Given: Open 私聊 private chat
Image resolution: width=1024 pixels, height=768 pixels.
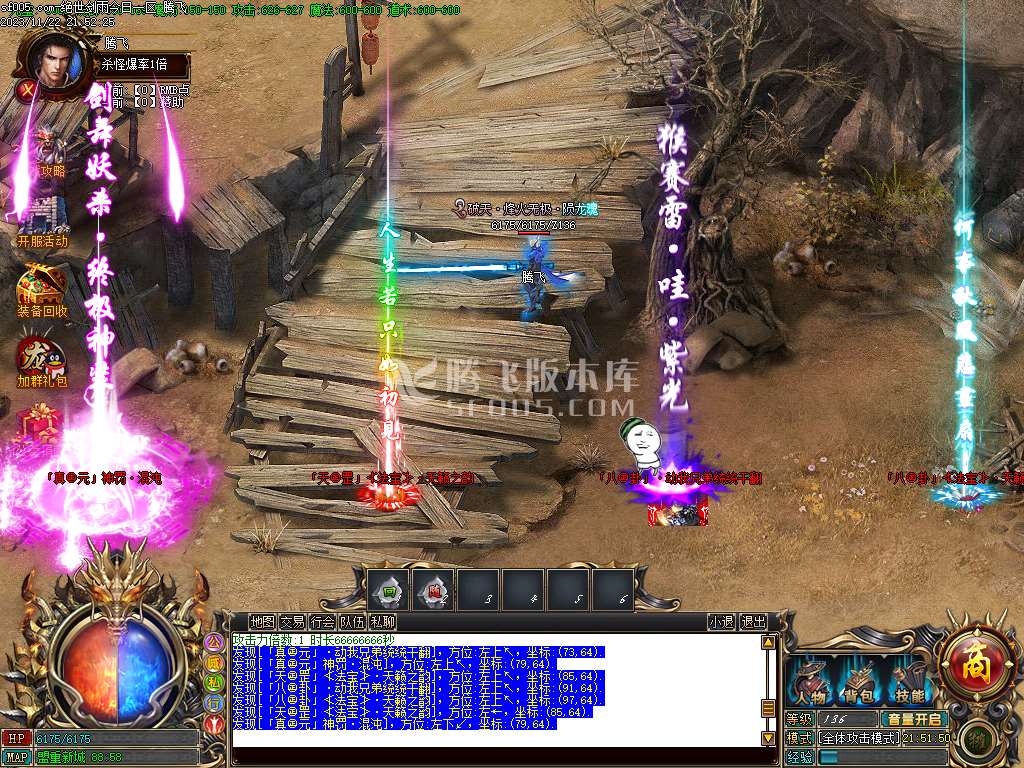Looking at the screenshot, I should point(382,621).
